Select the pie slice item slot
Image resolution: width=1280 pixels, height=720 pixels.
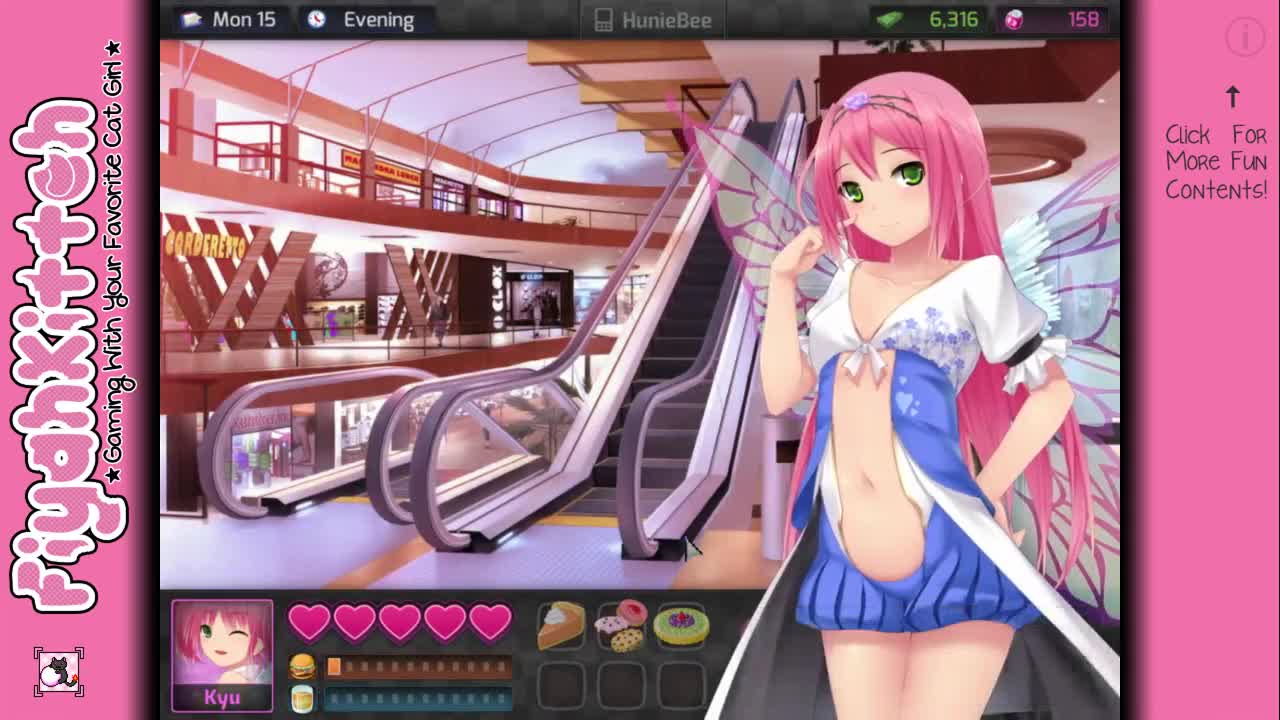coord(561,626)
